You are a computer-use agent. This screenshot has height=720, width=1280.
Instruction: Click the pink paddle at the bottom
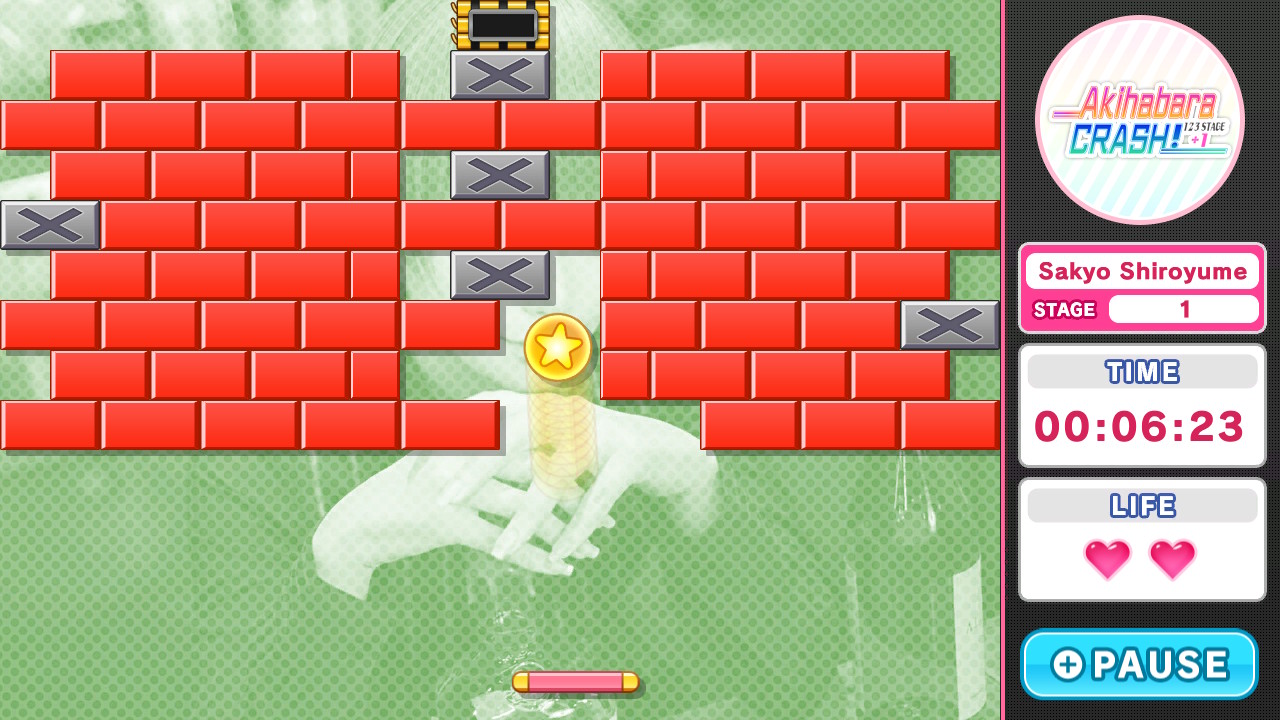point(574,682)
